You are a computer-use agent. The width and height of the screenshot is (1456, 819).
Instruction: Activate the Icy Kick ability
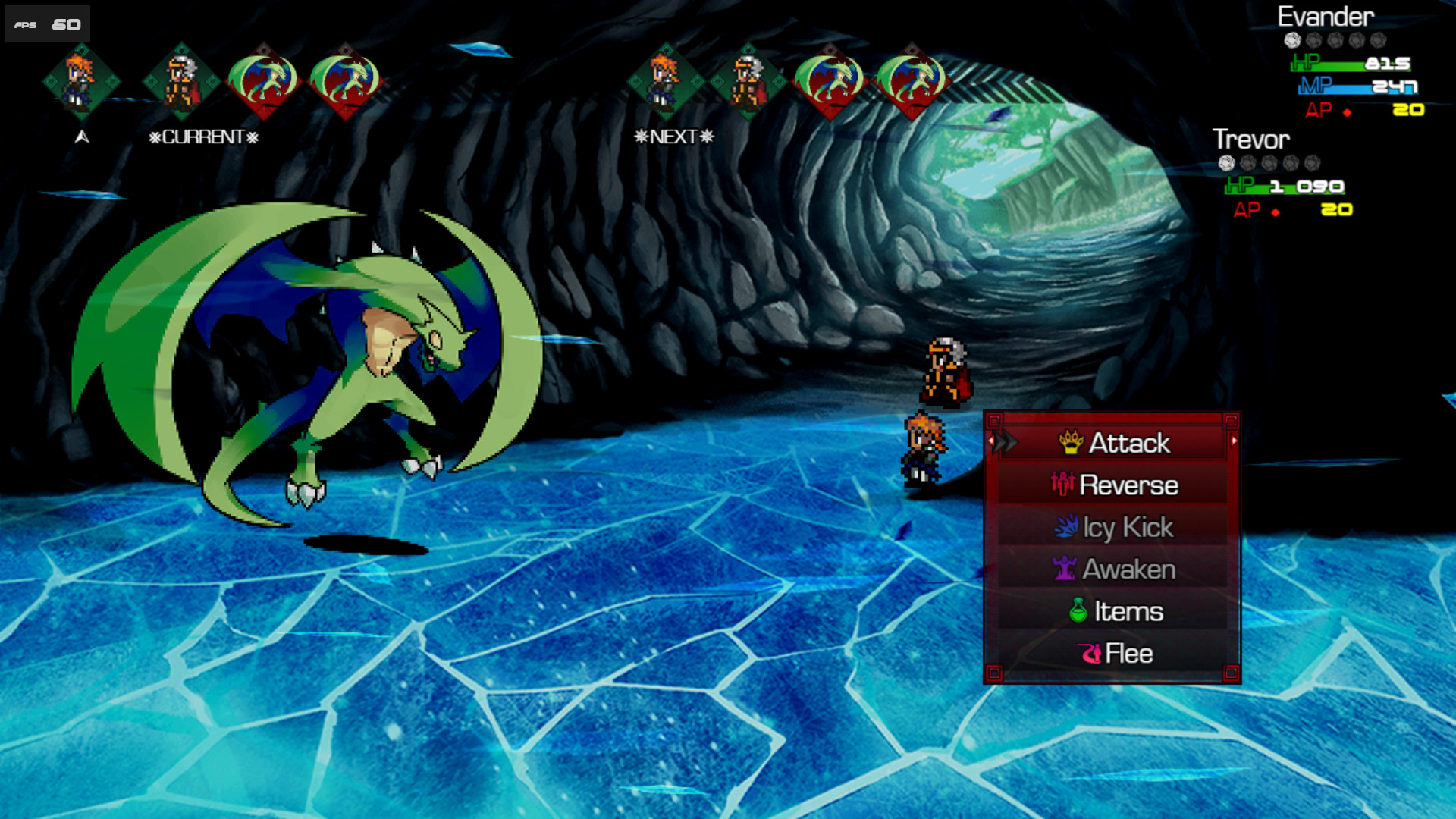[x=1125, y=526]
